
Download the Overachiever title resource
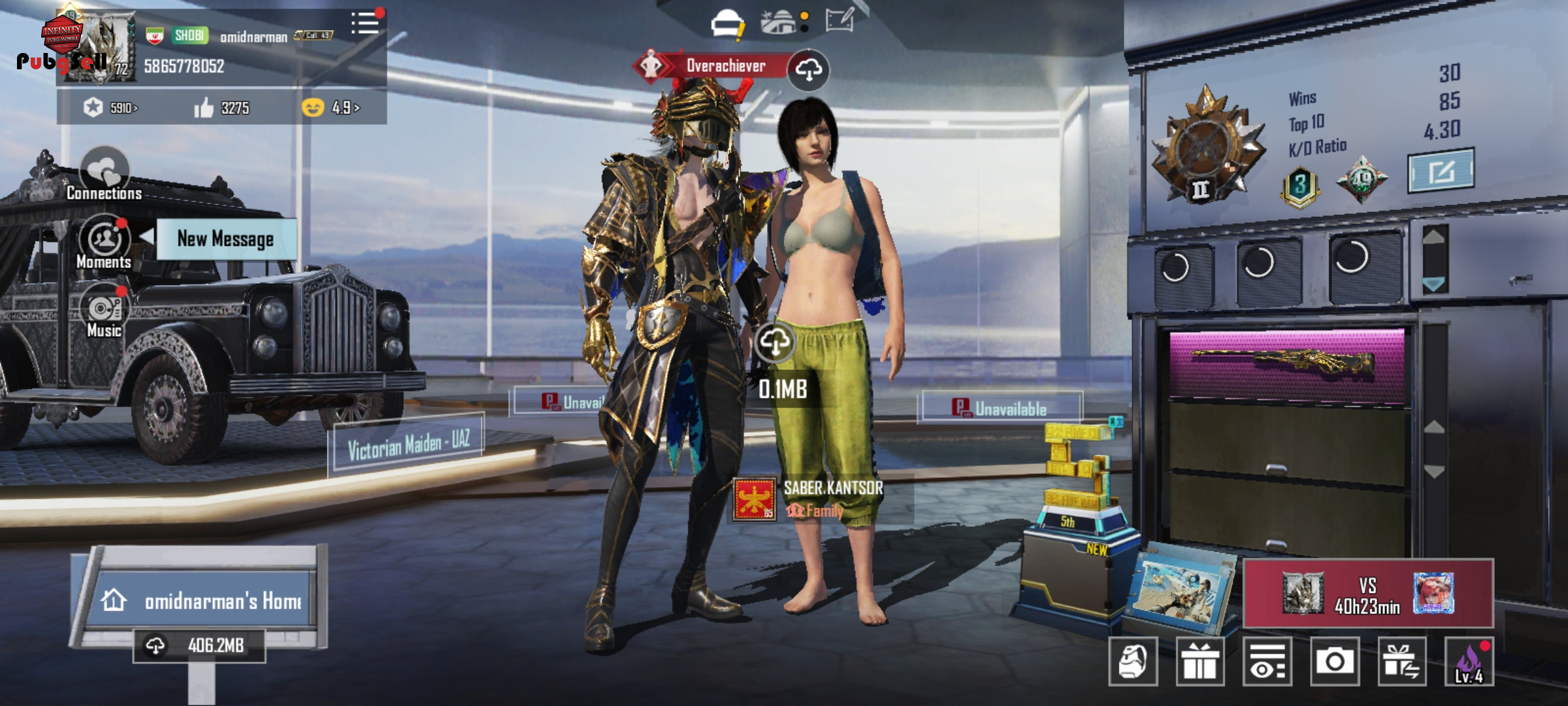[808, 69]
